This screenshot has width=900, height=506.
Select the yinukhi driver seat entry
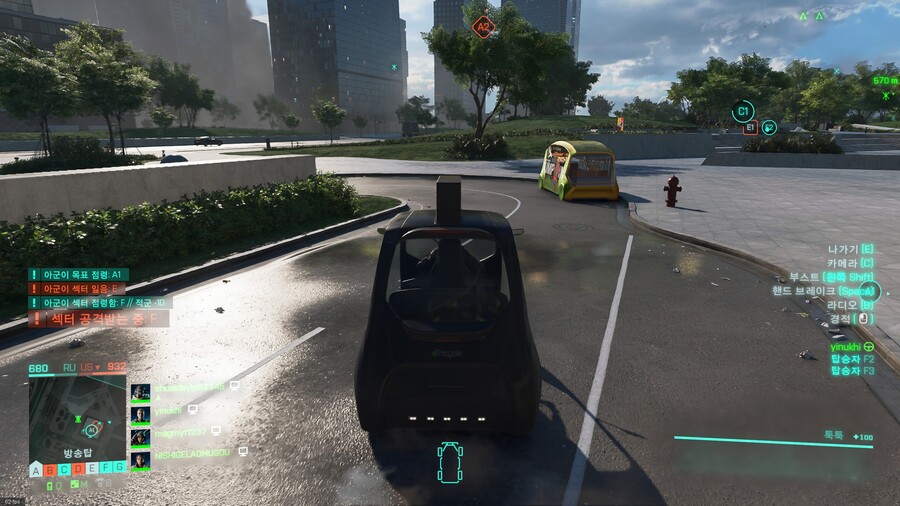point(852,347)
